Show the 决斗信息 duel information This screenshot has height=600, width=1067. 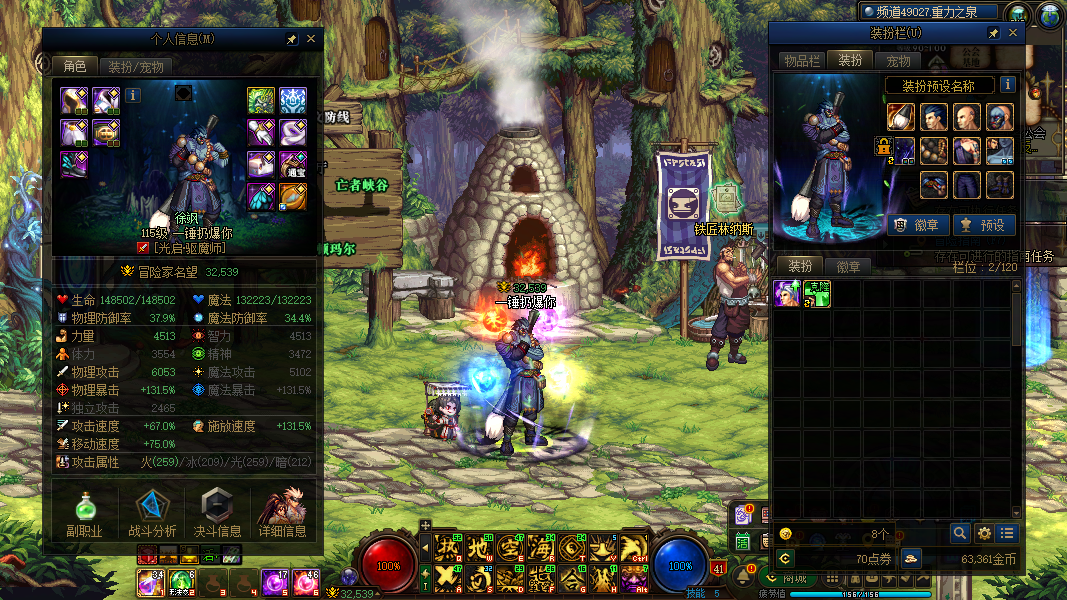pyautogui.click(x=217, y=514)
